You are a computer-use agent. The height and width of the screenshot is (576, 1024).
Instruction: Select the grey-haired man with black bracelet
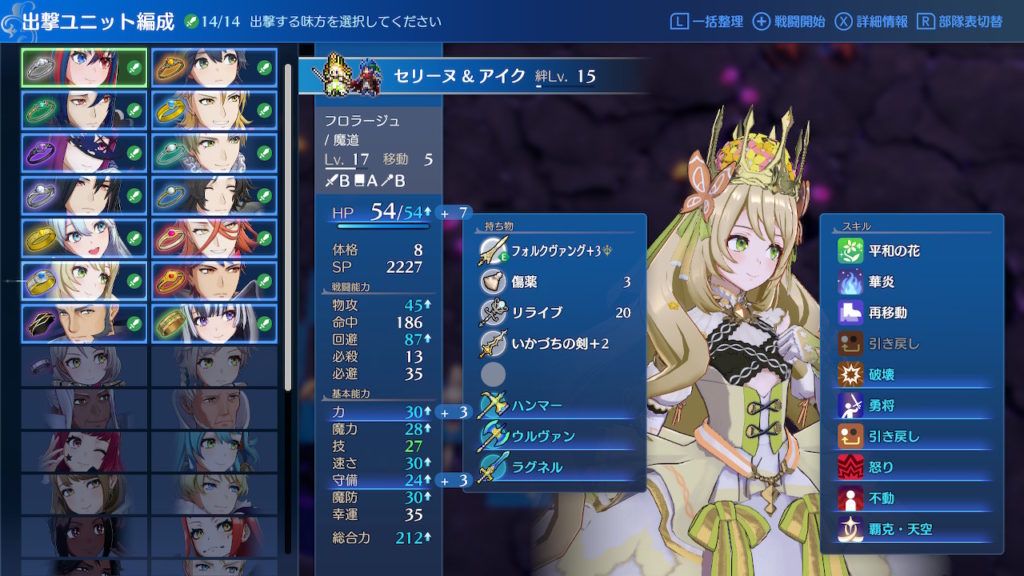[x=84, y=324]
